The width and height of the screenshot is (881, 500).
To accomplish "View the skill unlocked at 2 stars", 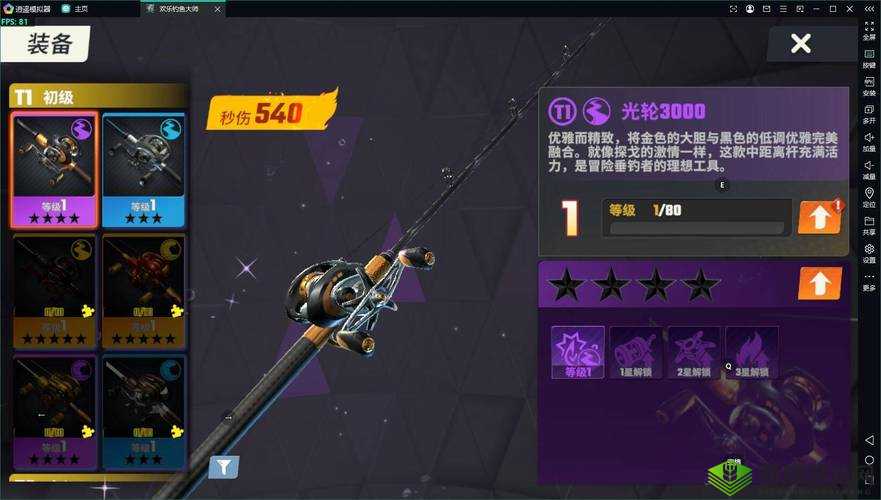I will click(693, 352).
